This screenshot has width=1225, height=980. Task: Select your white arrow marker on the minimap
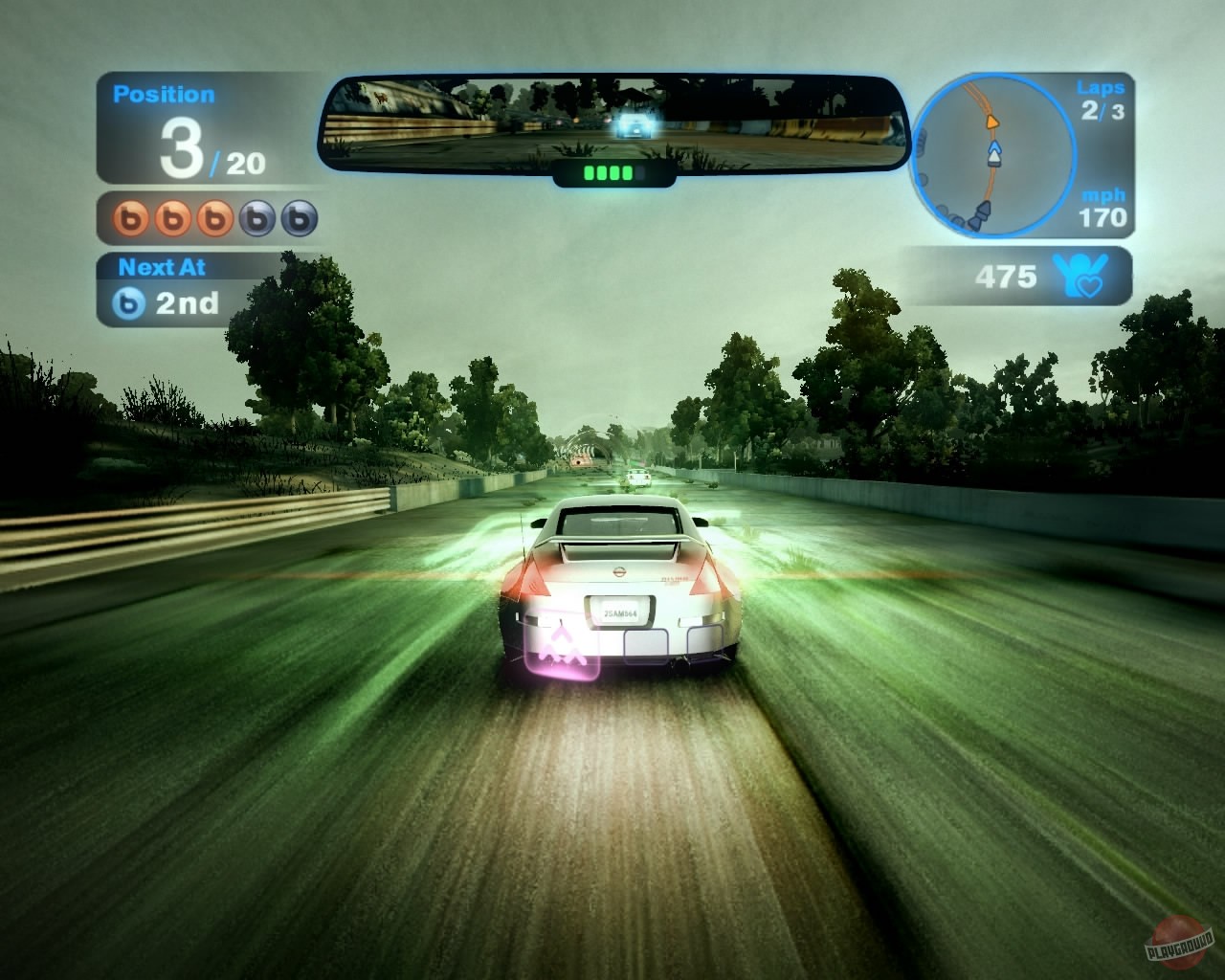click(x=994, y=153)
